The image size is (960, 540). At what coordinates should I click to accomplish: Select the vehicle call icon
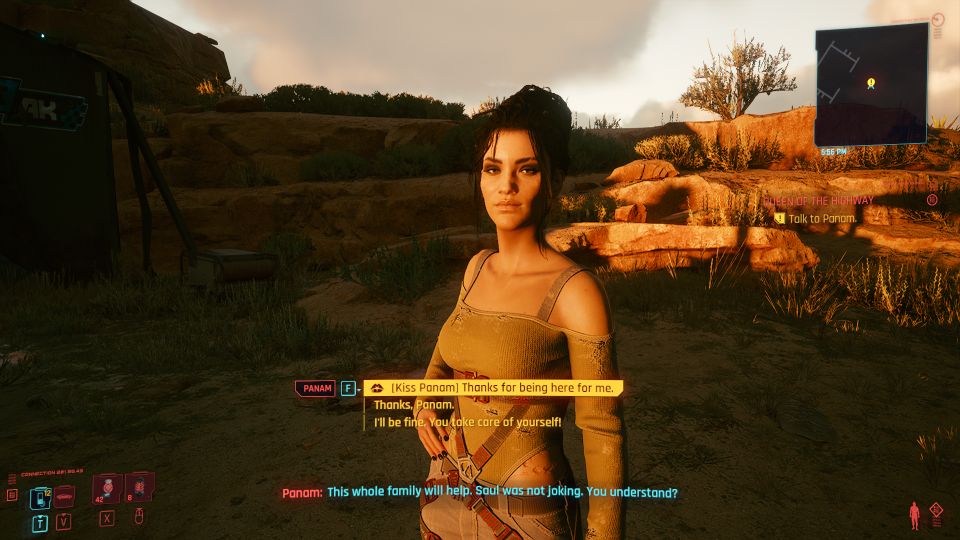point(65,497)
